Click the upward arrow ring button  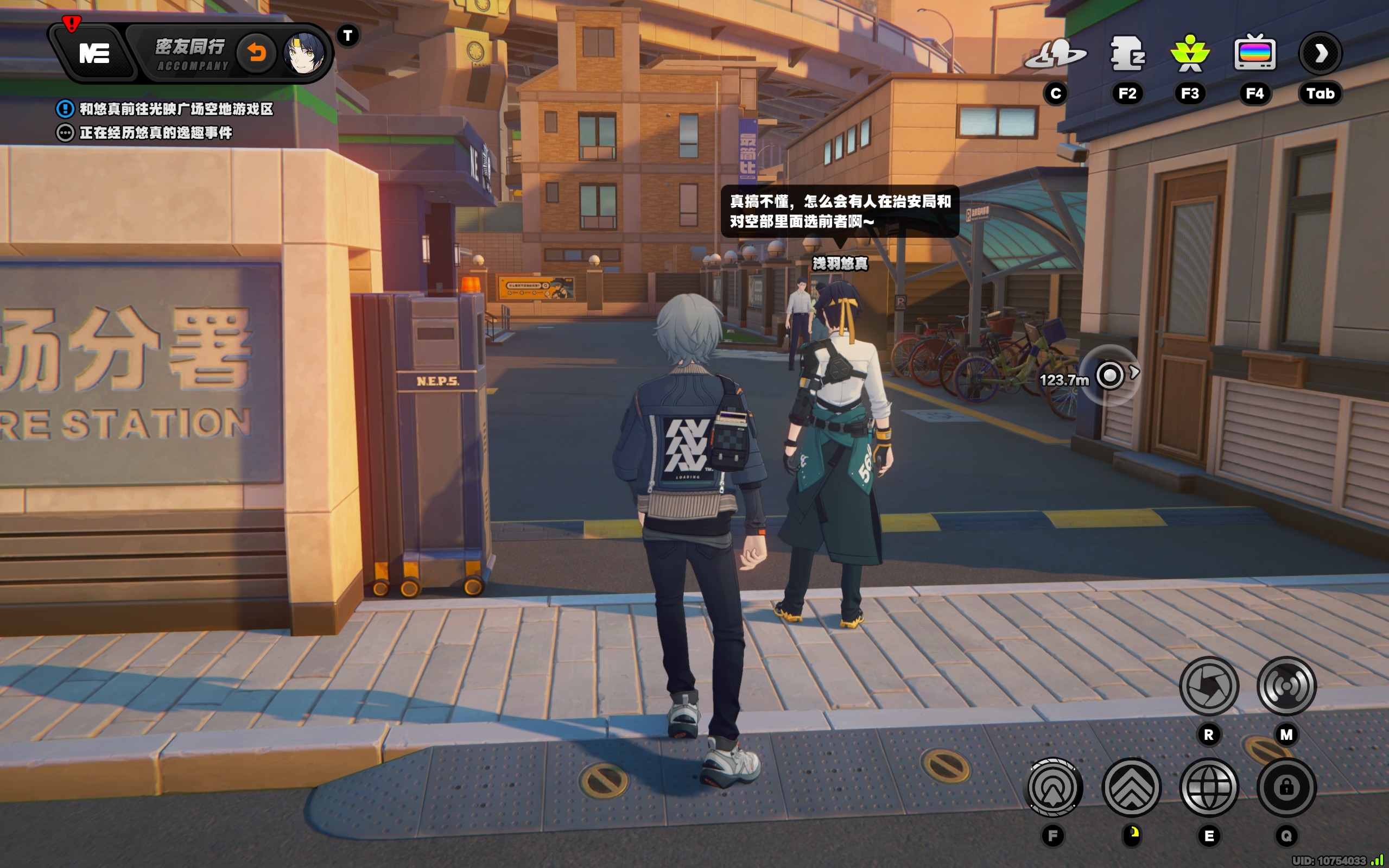1052,787
